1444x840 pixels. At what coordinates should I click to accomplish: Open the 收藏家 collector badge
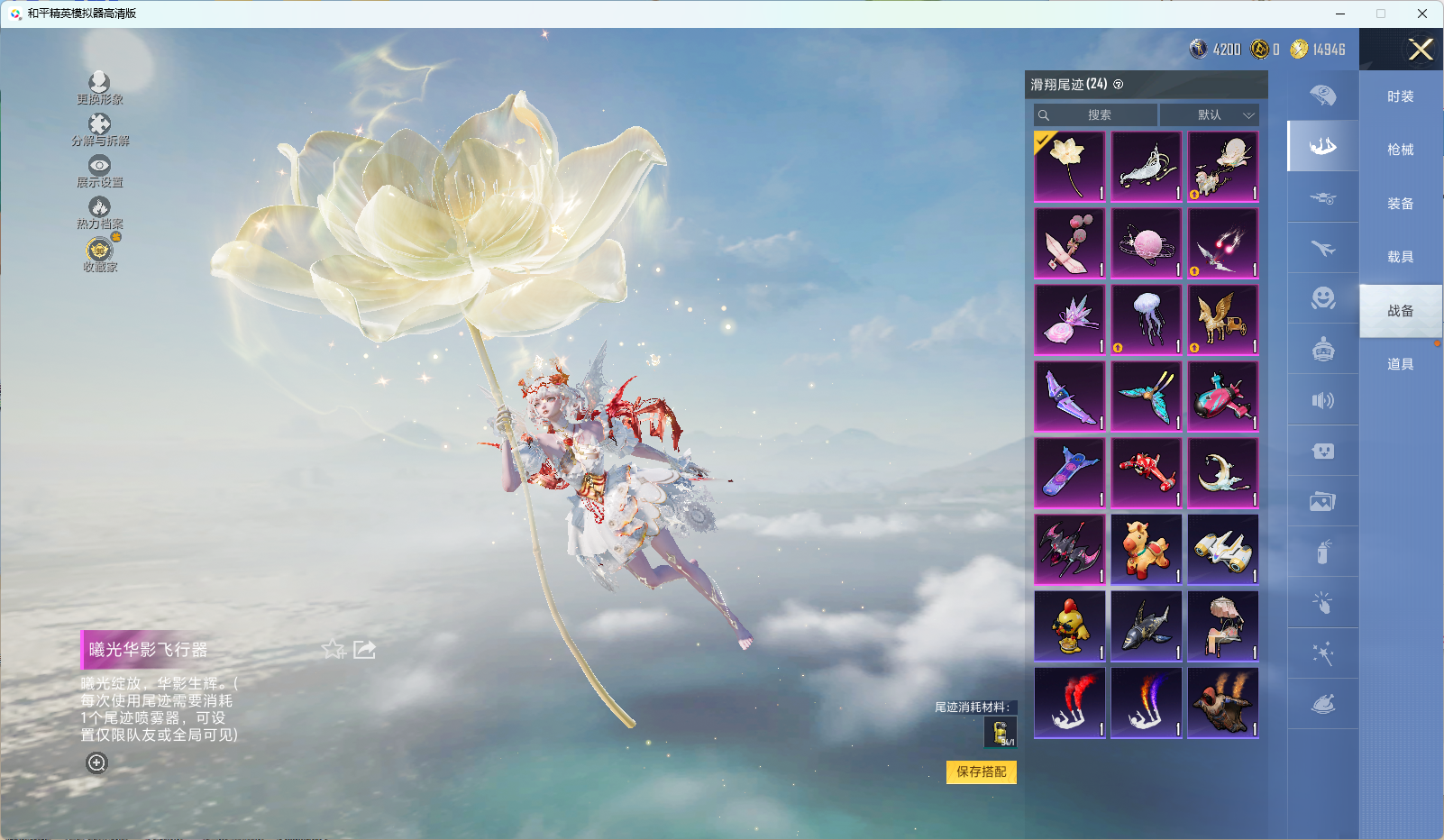99,254
